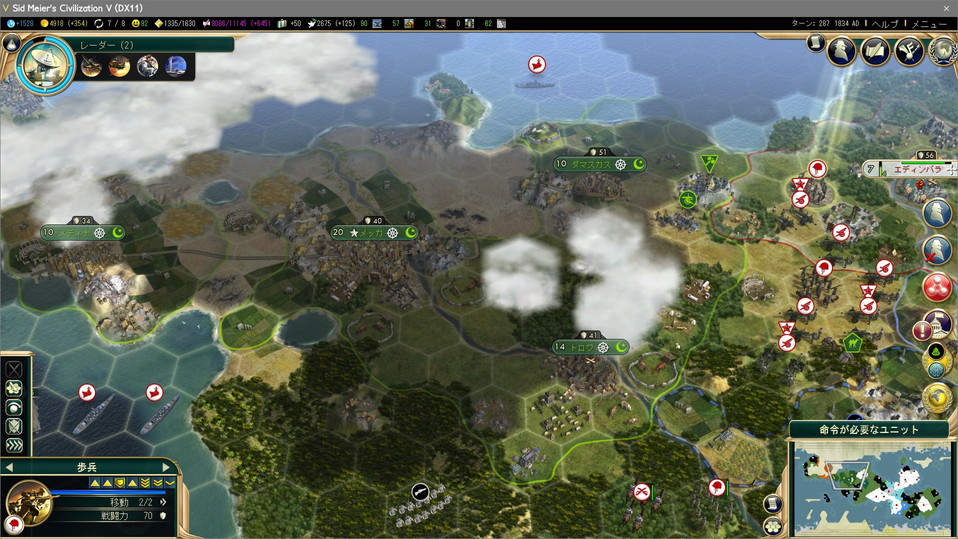
Task: Open the social policies book icon
Action: (875, 49)
